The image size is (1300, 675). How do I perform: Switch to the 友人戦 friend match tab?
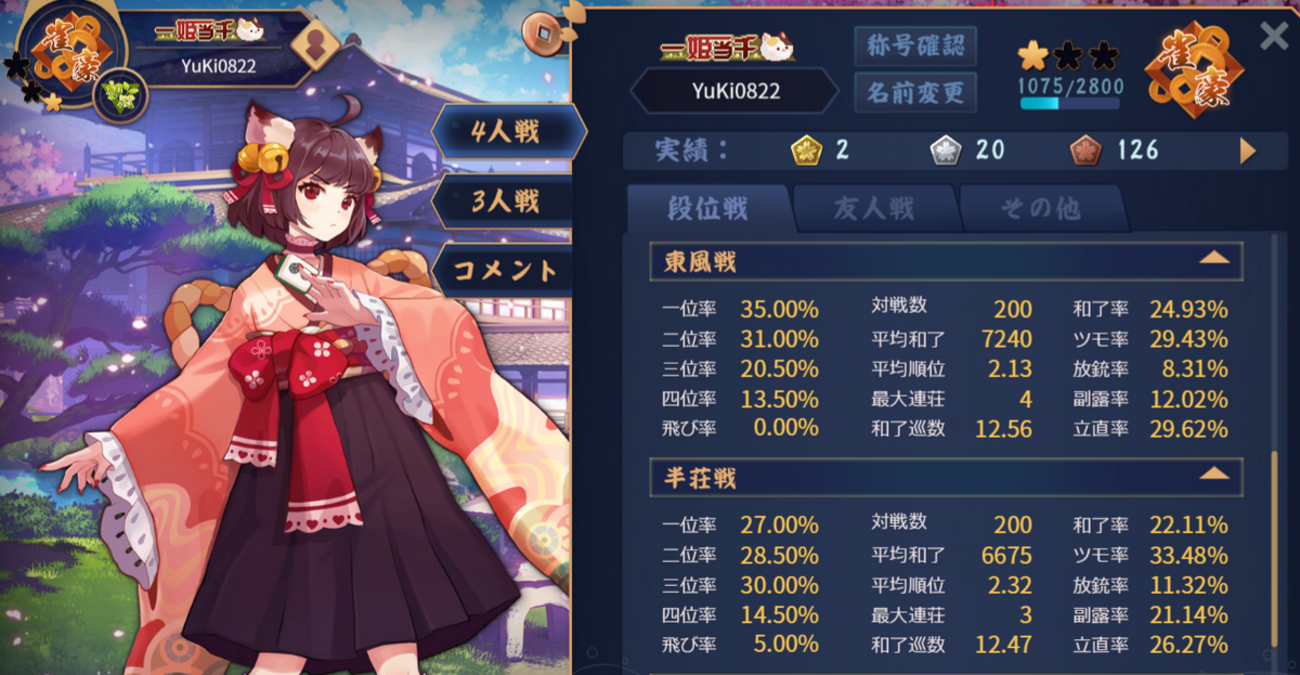[874, 208]
